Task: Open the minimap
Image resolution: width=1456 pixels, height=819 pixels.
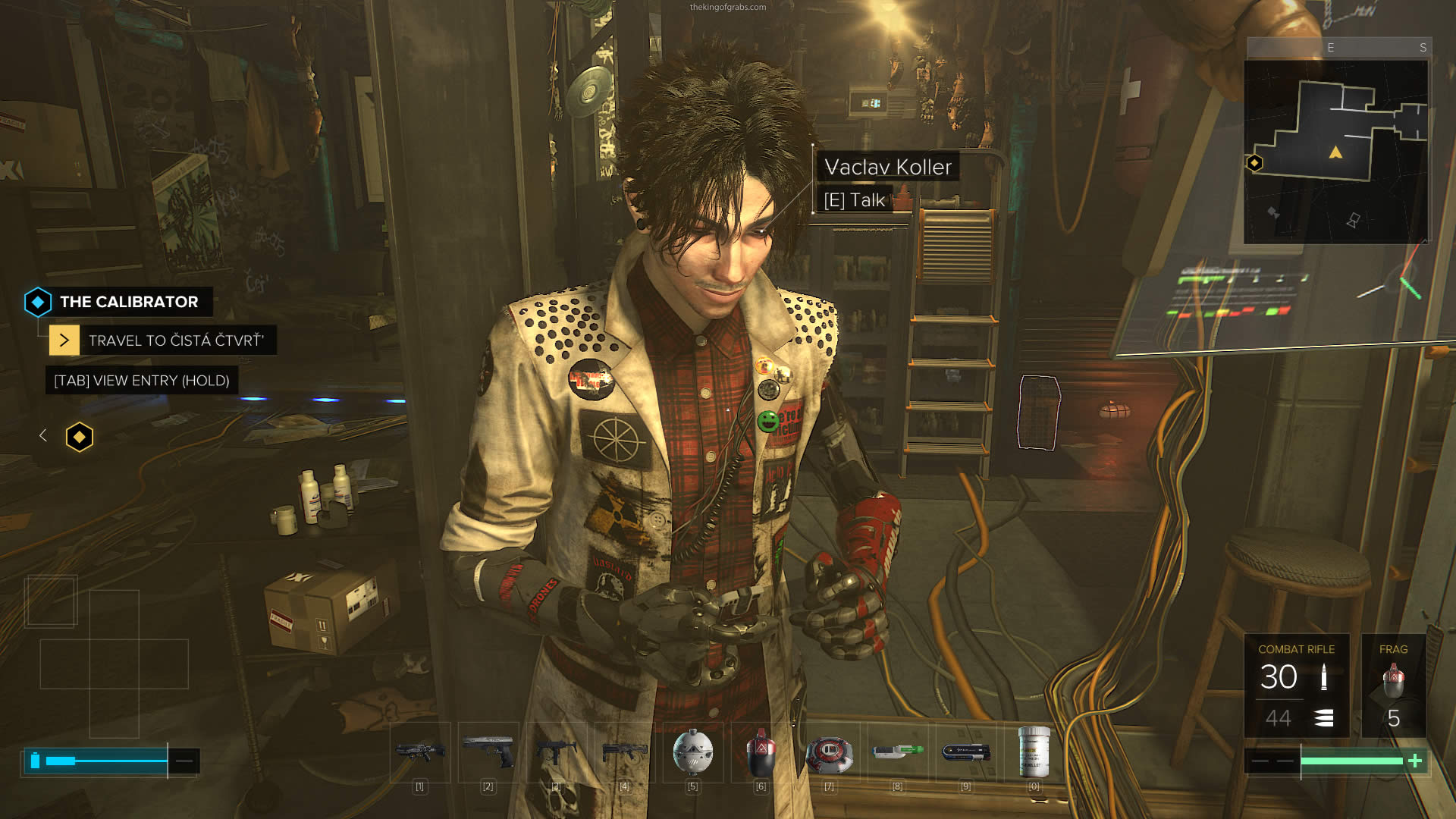Action: (1336, 152)
